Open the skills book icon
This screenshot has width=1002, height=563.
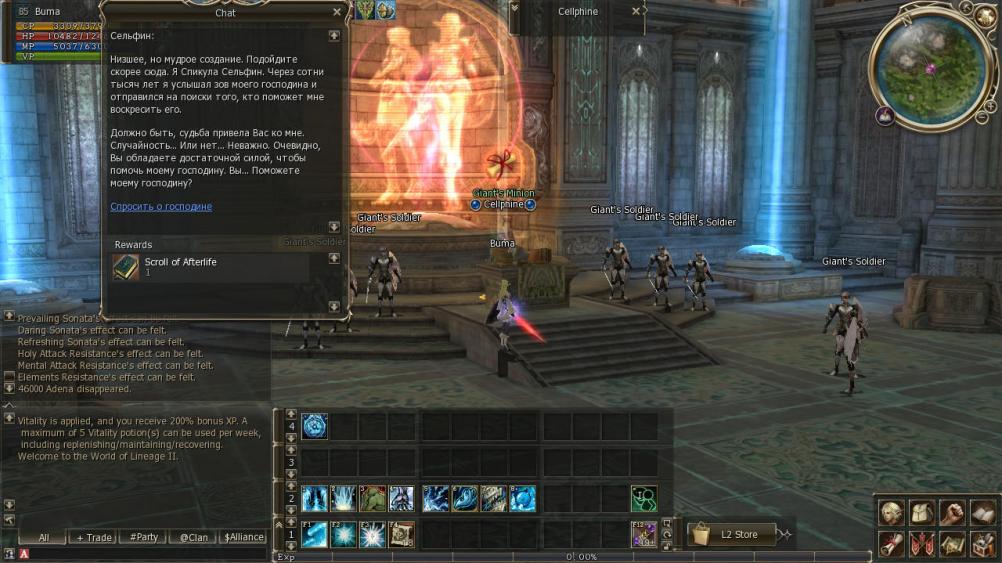(983, 514)
